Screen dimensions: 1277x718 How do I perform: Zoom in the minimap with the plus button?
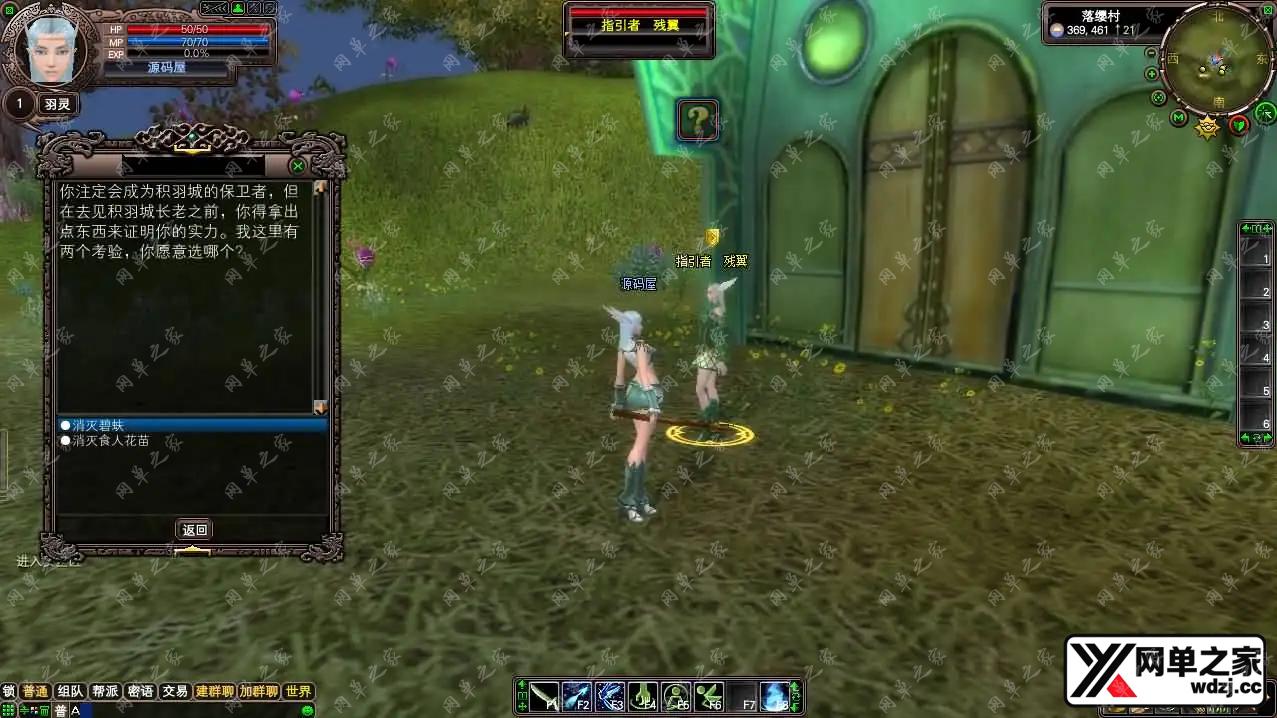(x=1152, y=74)
